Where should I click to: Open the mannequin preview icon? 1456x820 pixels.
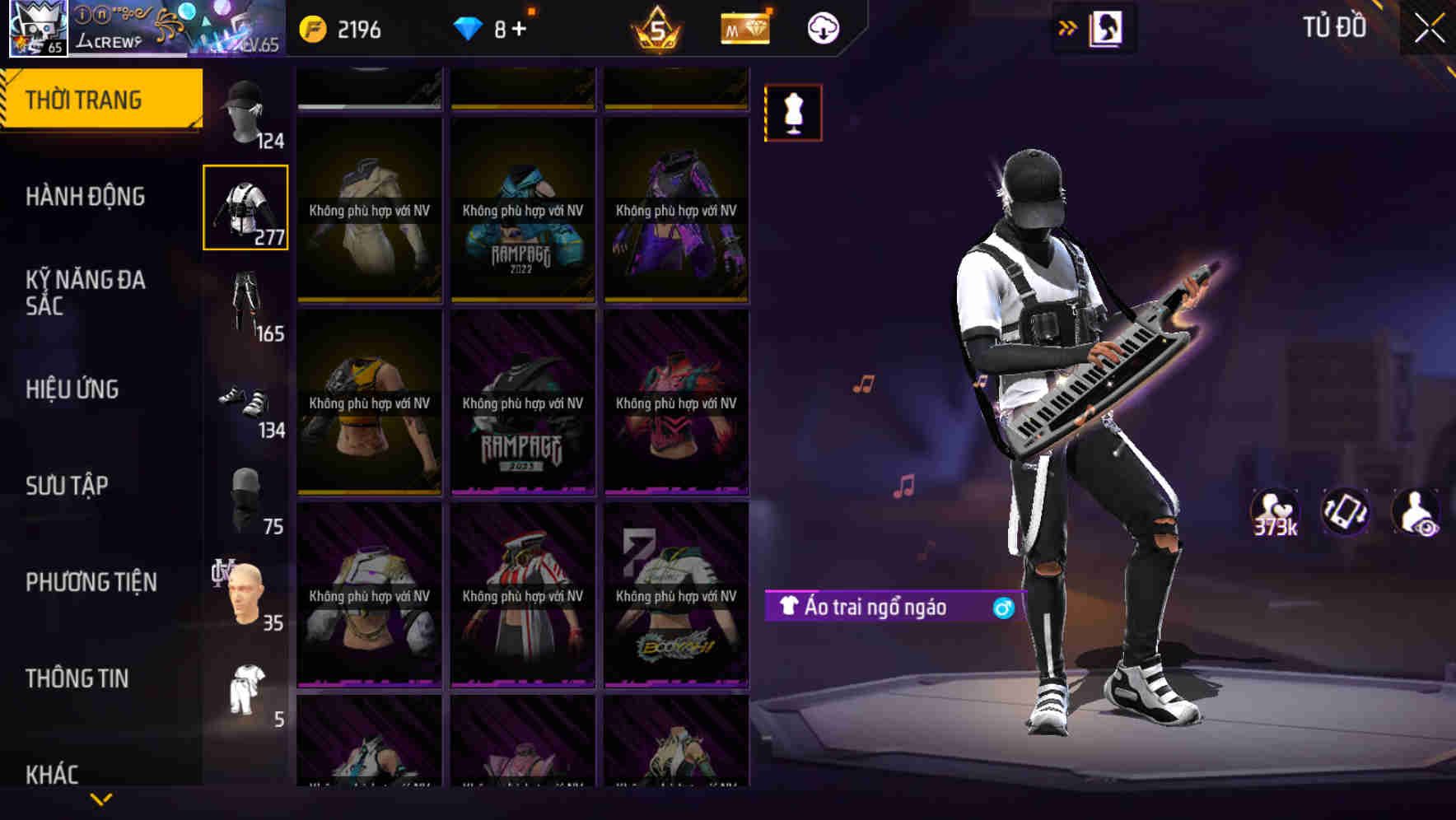tap(791, 113)
